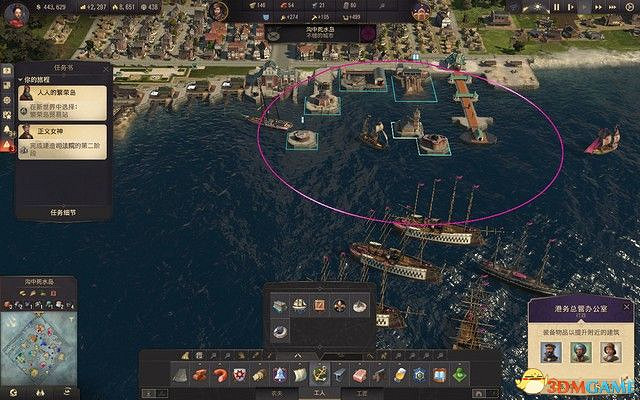The image size is (640, 400).
Task: Select the anchor harbor build category
Action: point(321,374)
